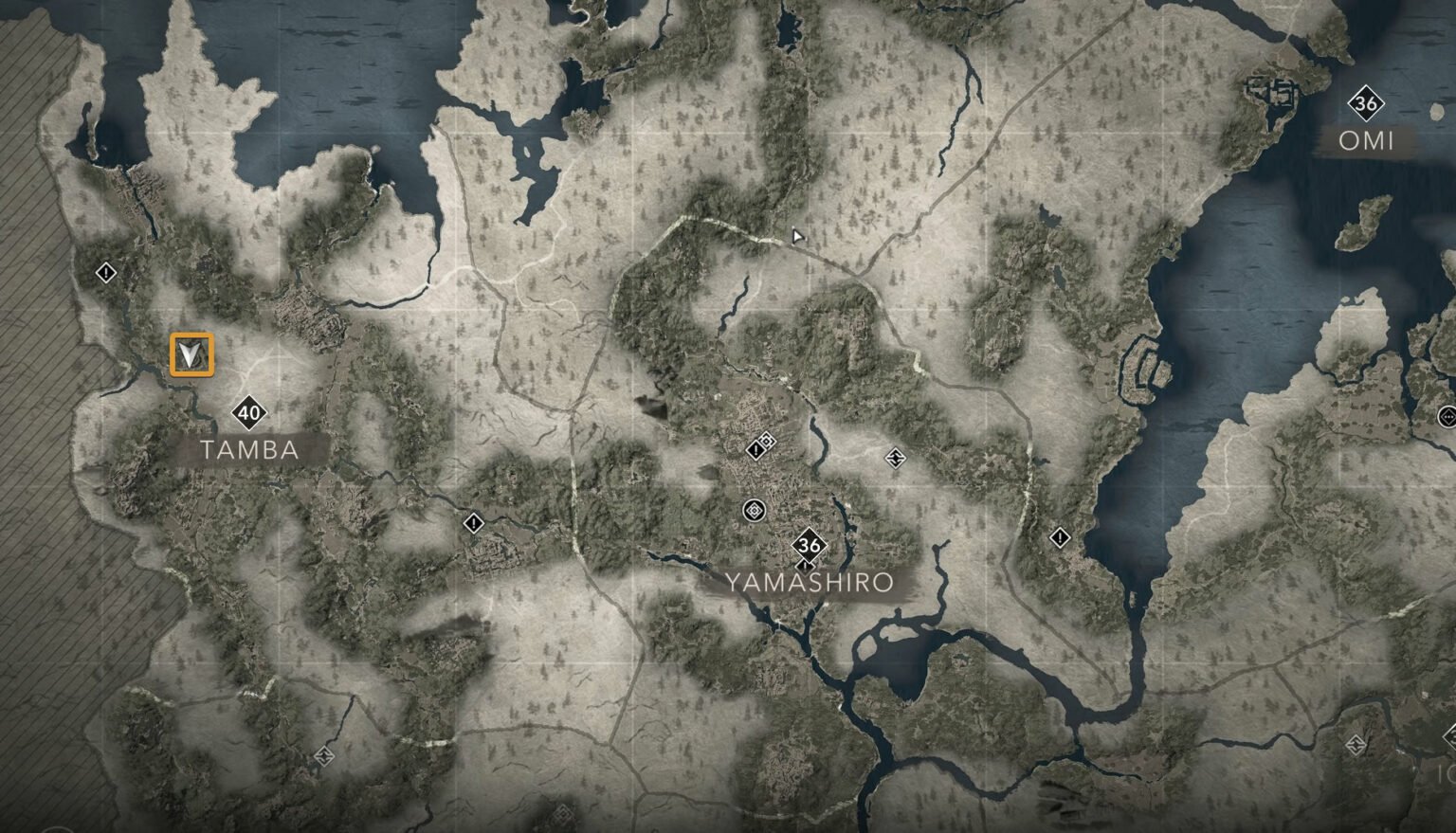The width and height of the screenshot is (1456, 833).
Task: Click the exclamation marker below the level 36 diamond
Action: [x=805, y=566]
